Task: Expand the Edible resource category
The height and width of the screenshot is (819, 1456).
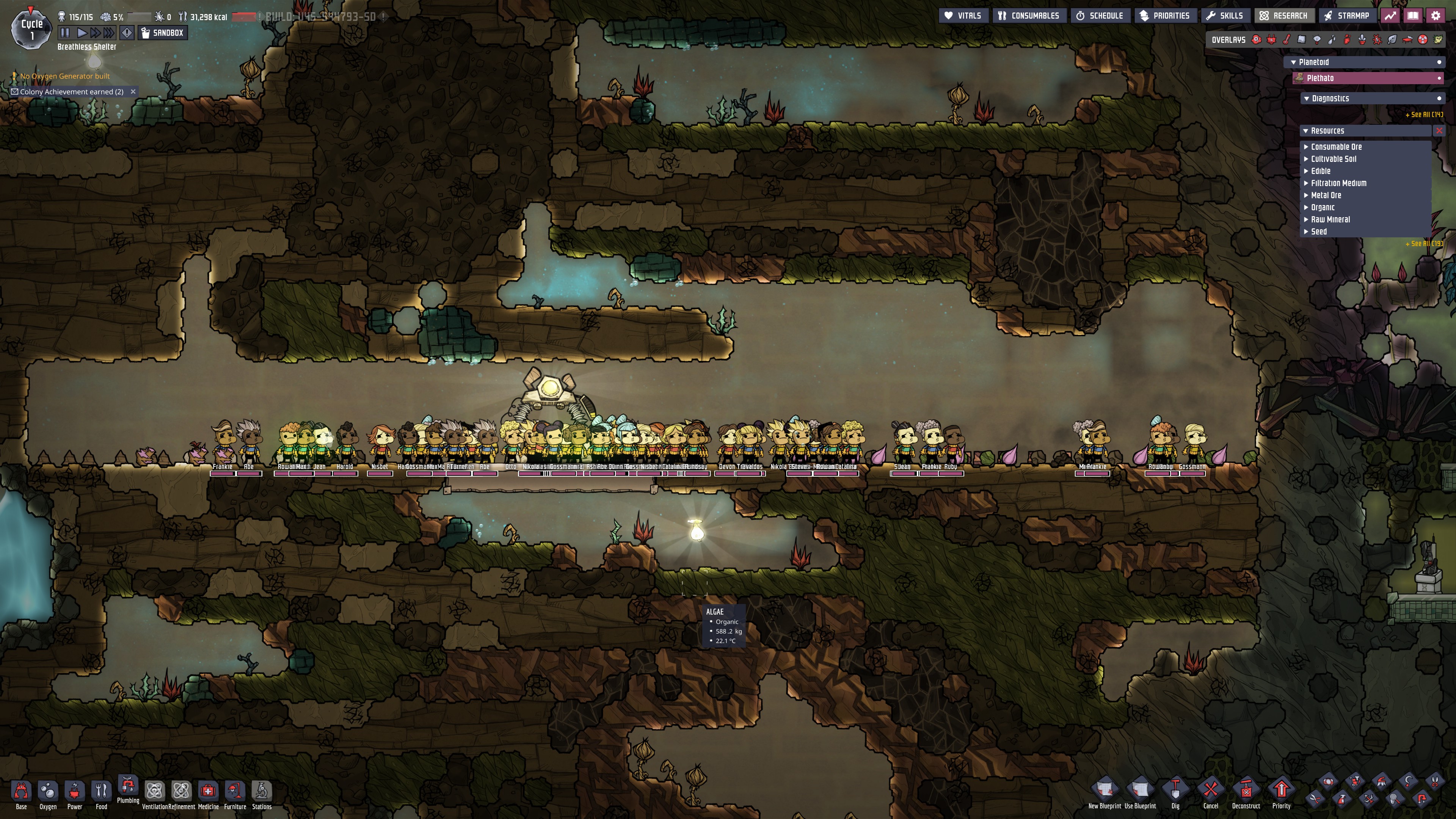Action: tap(1320, 171)
